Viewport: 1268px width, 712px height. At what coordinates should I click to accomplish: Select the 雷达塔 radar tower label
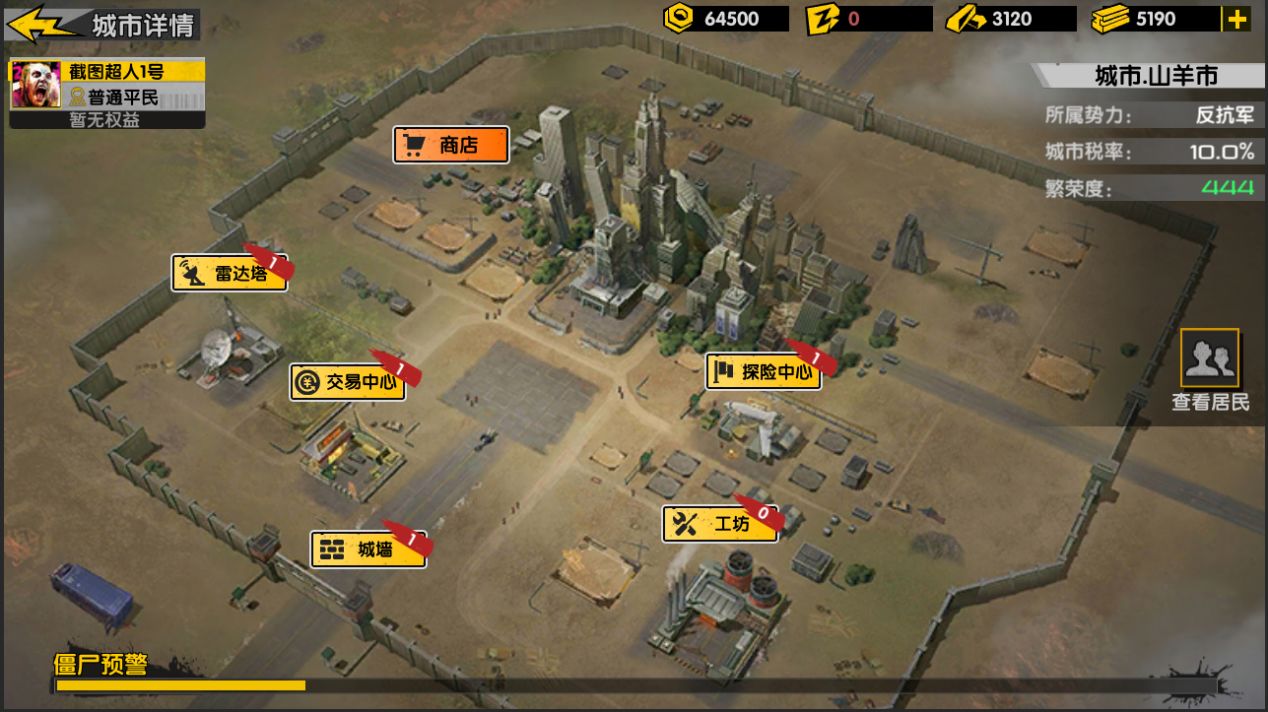click(229, 273)
